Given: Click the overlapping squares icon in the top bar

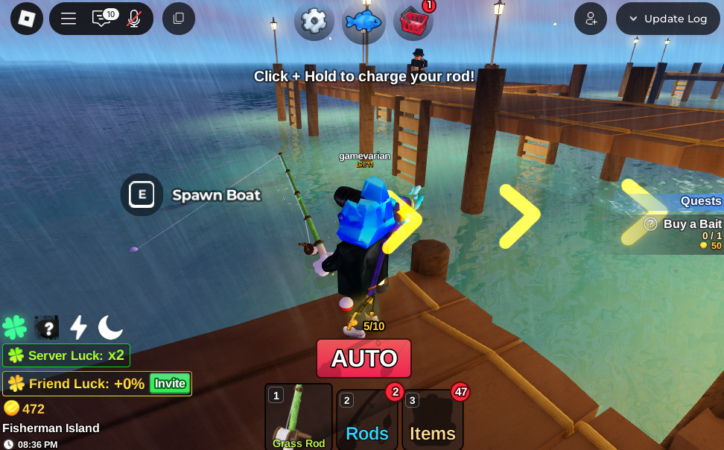Looking at the screenshot, I should pos(178,18).
